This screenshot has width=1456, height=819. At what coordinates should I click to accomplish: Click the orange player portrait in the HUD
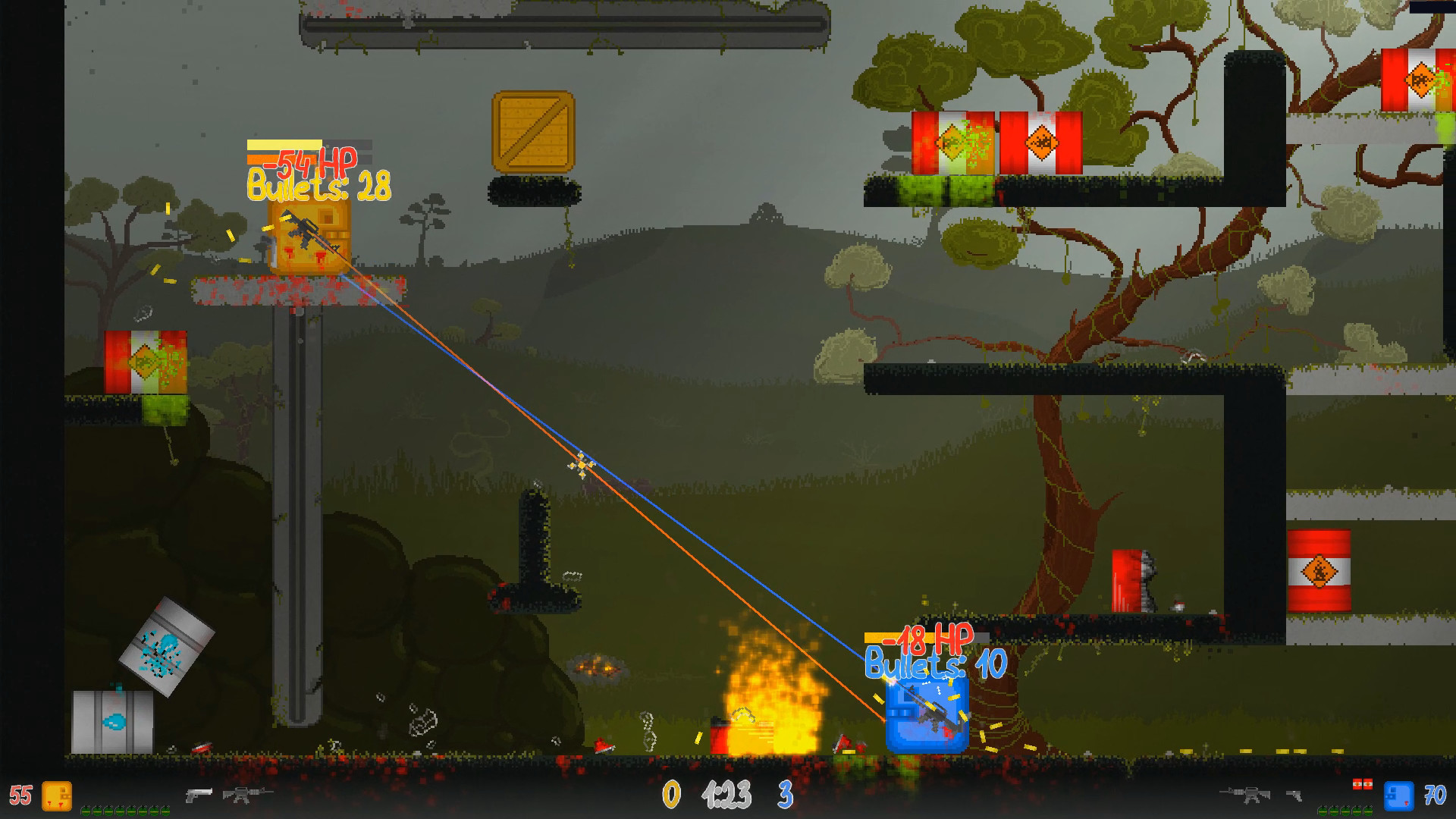[x=57, y=797]
